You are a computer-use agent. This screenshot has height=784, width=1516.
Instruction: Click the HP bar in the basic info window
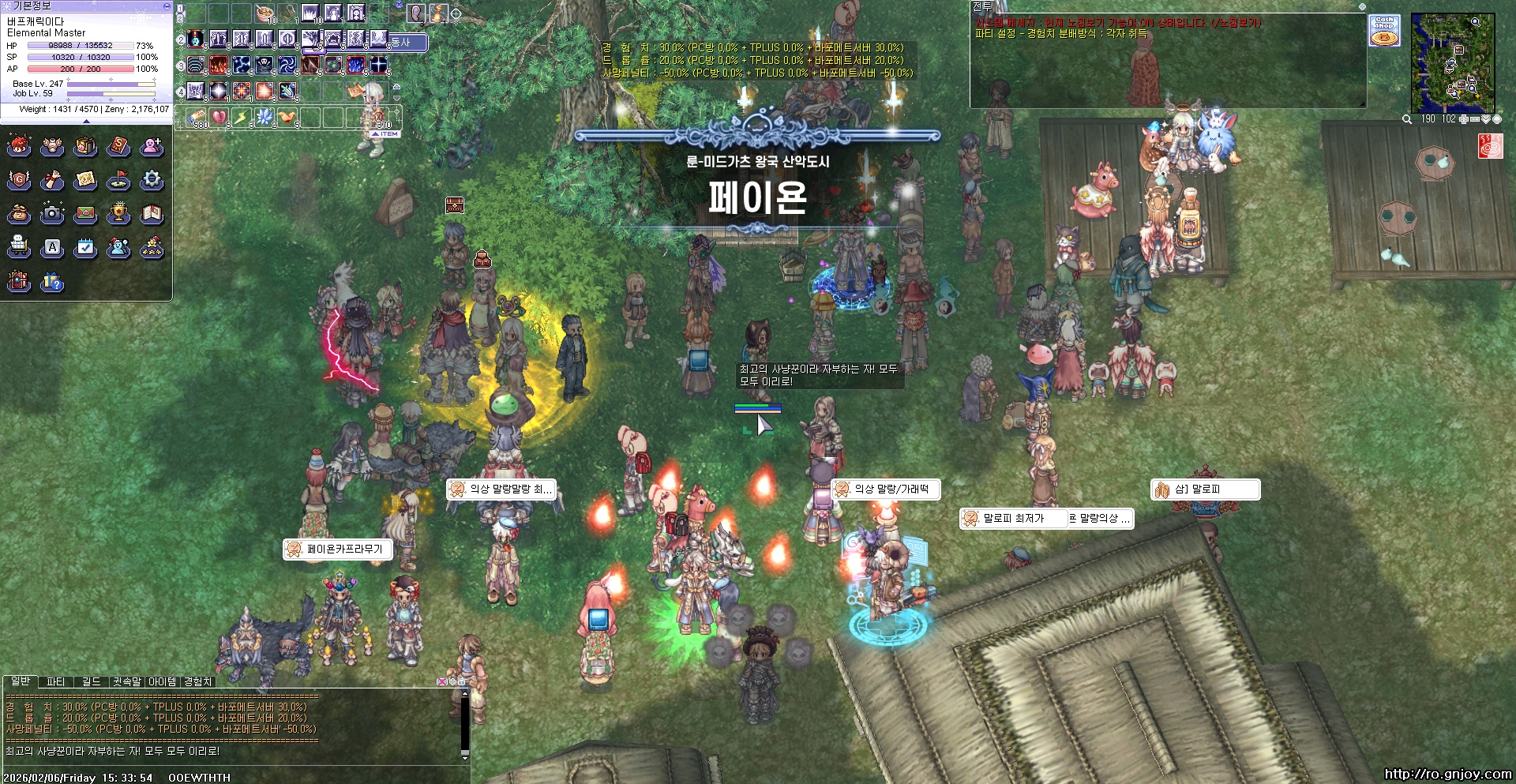point(79,46)
